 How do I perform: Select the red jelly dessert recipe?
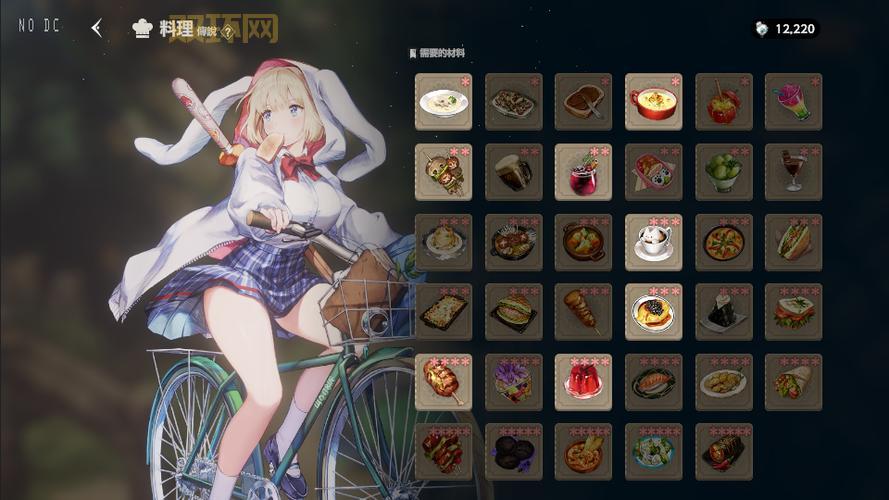[583, 382]
